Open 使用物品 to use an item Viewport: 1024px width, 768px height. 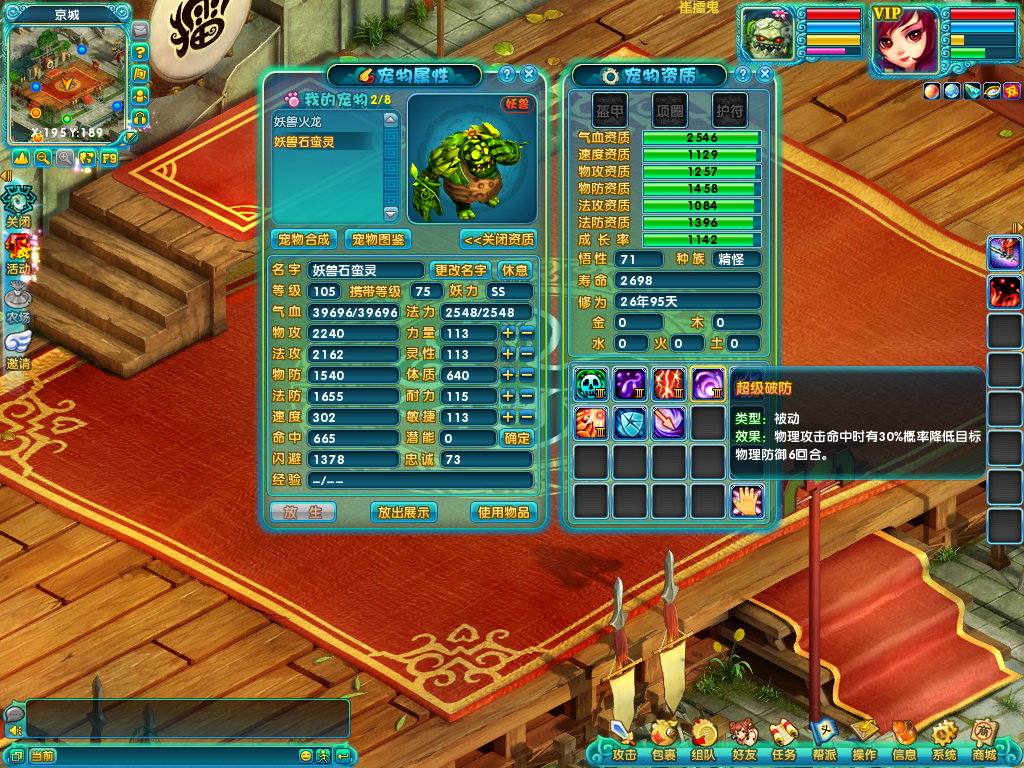point(503,512)
